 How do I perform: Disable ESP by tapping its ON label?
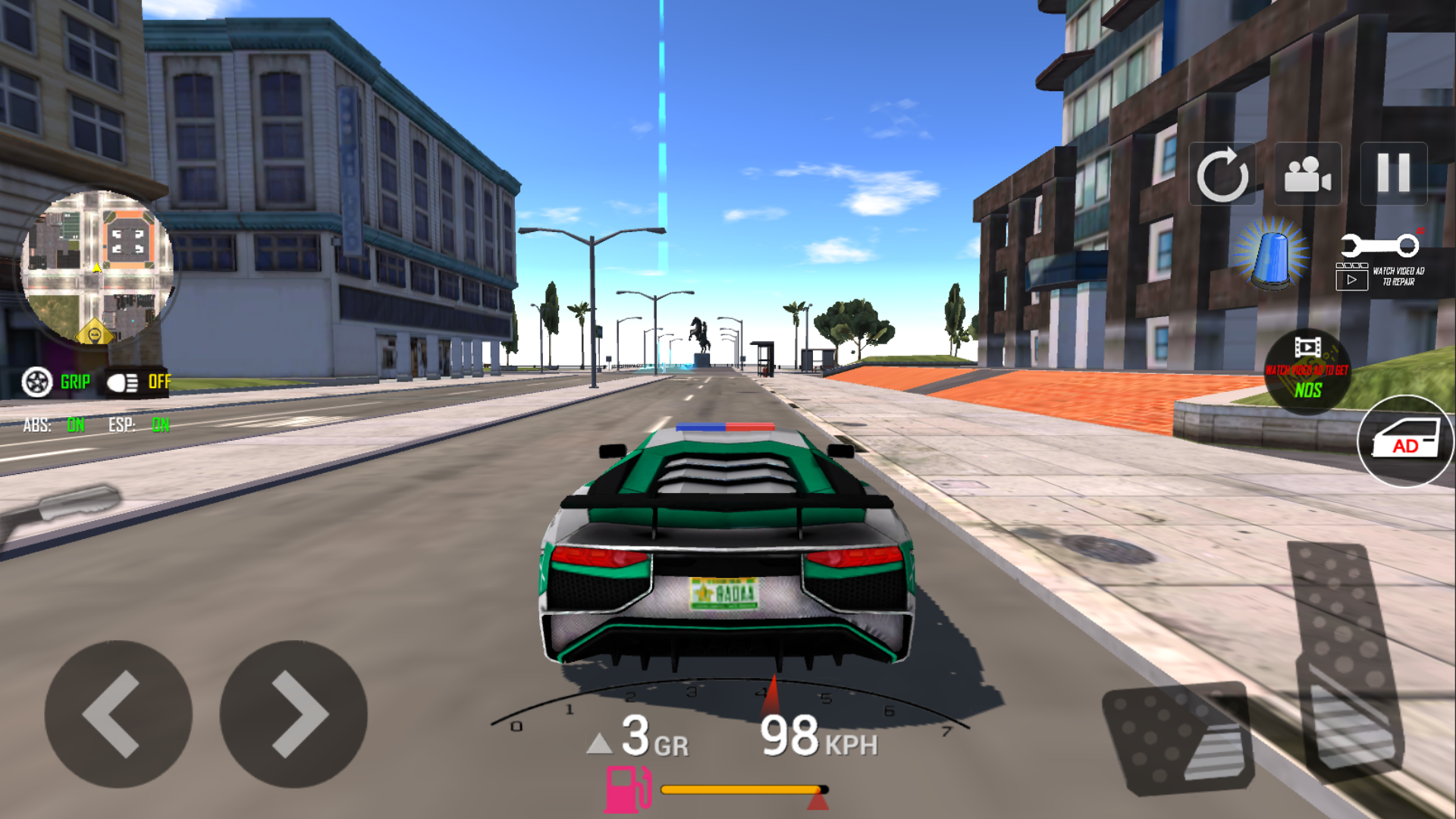pyautogui.click(x=160, y=425)
